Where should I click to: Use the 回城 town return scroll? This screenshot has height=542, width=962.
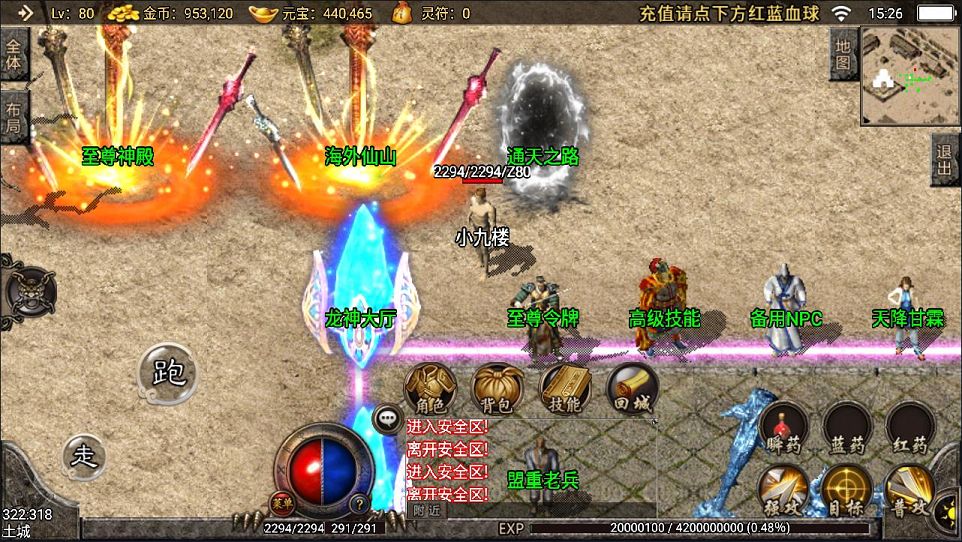point(632,389)
